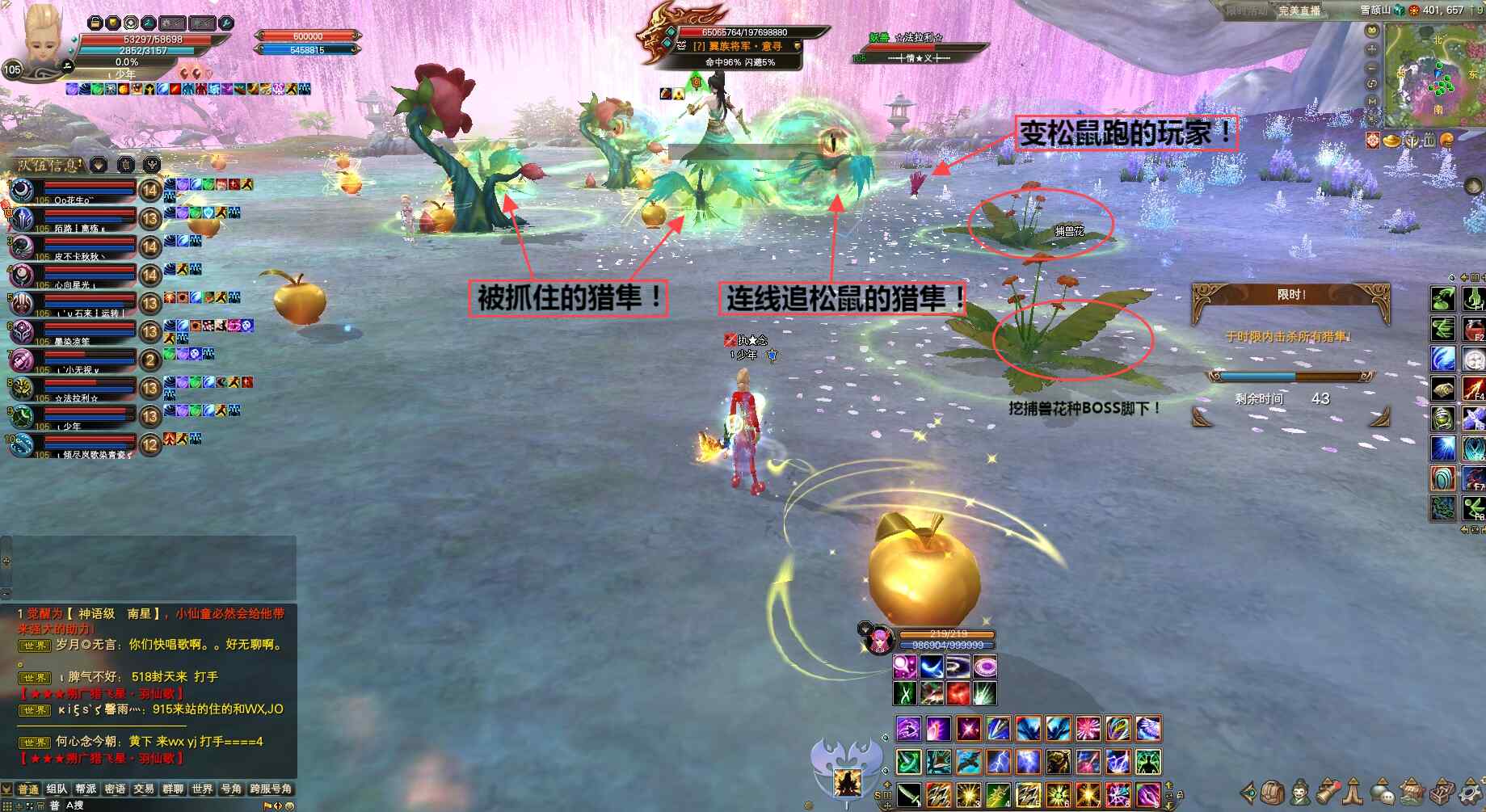The height and width of the screenshot is (812, 1486).
Task: Activate the green silhouette skill icon
Action: pyautogui.click(x=1148, y=761)
